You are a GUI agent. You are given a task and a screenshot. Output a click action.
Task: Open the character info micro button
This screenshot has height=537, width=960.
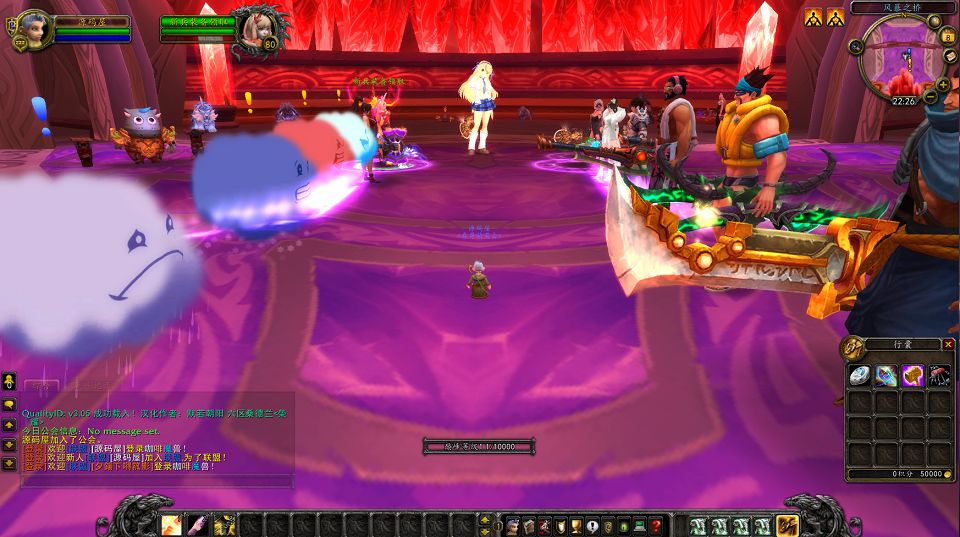pyautogui.click(x=512, y=525)
